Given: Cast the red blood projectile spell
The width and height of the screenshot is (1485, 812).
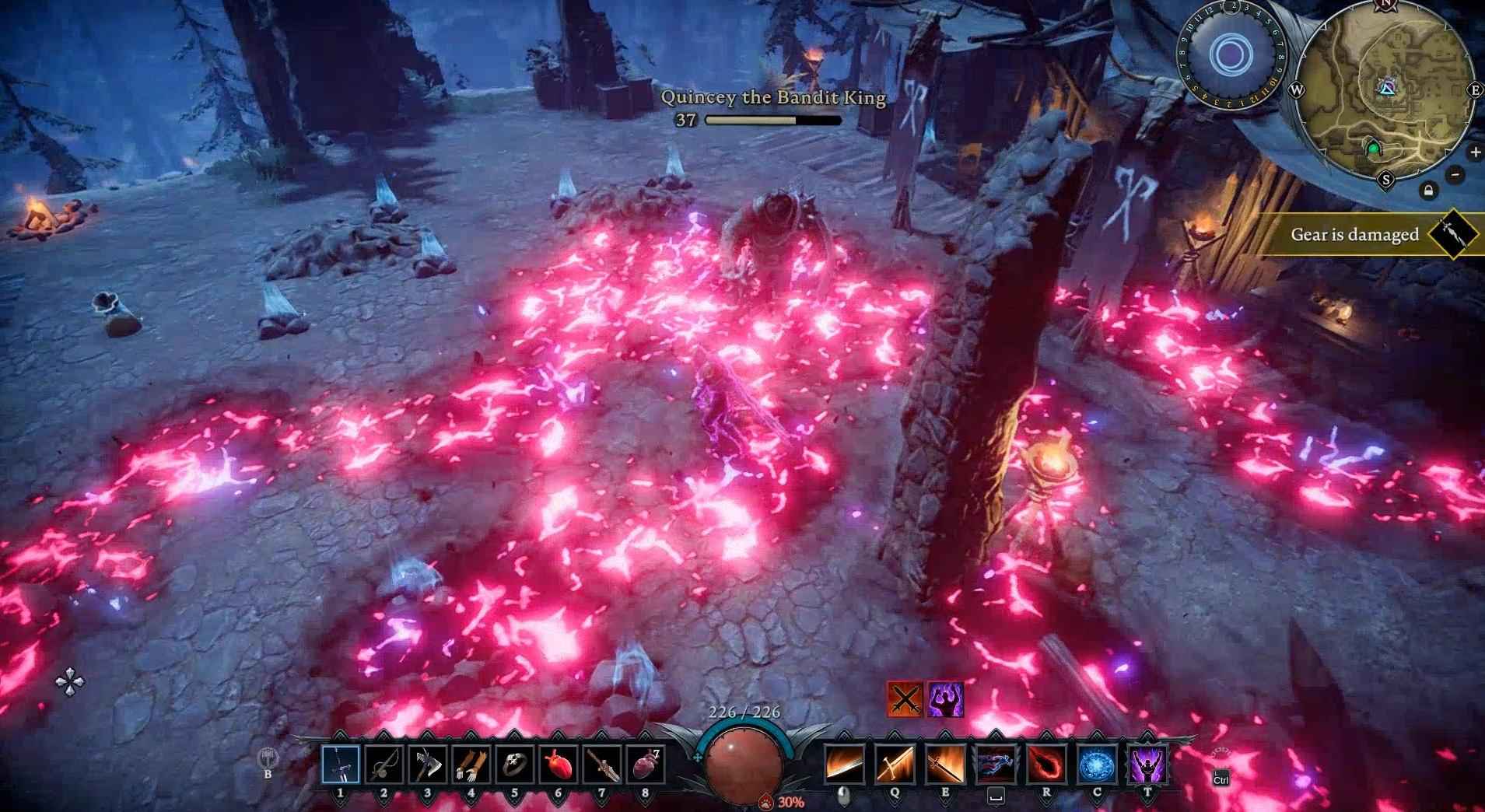Looking at the screenshot, I should tap(1046, 765).
